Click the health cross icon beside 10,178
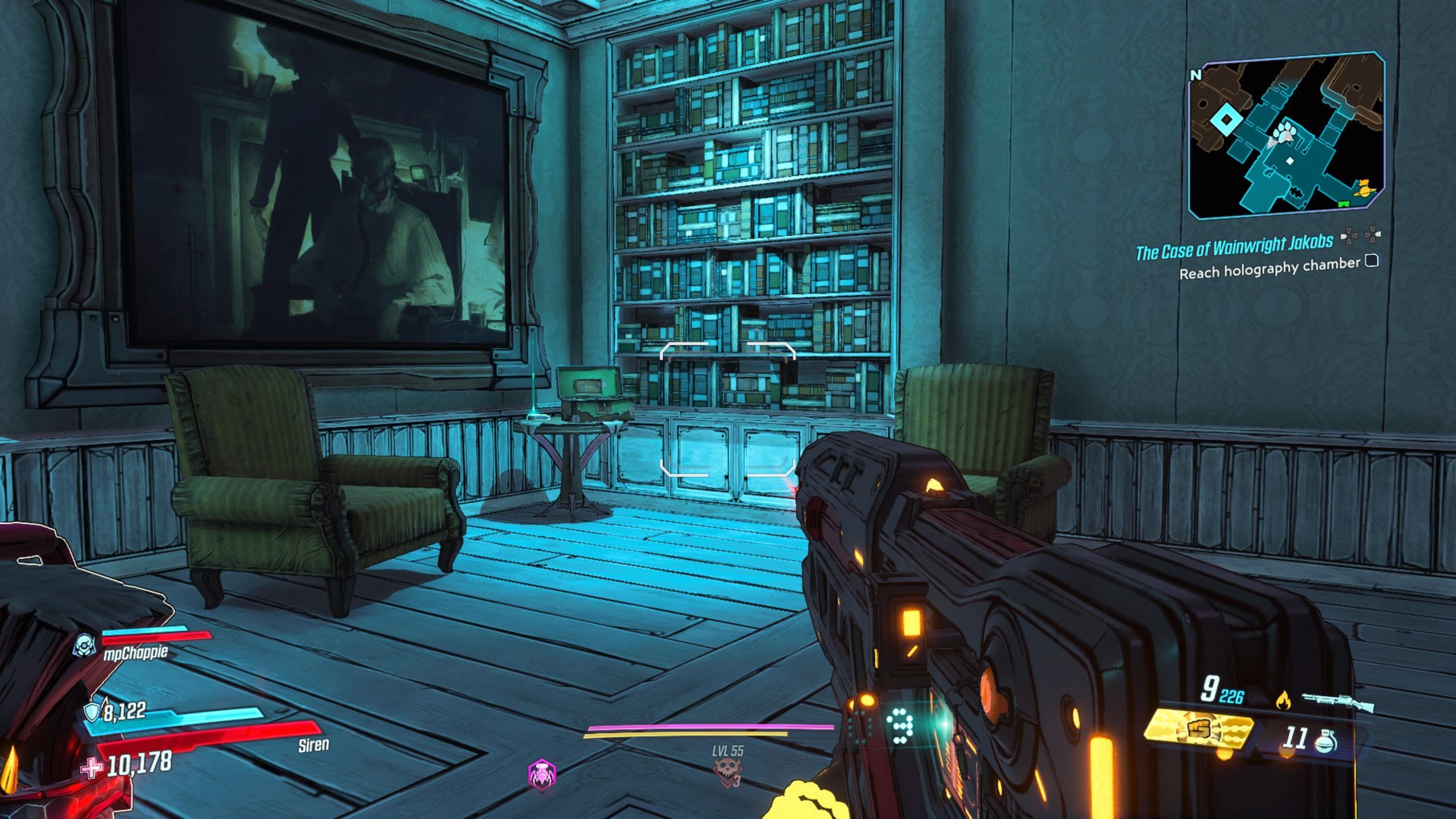 pyautogui.click(x=90, y=768)
